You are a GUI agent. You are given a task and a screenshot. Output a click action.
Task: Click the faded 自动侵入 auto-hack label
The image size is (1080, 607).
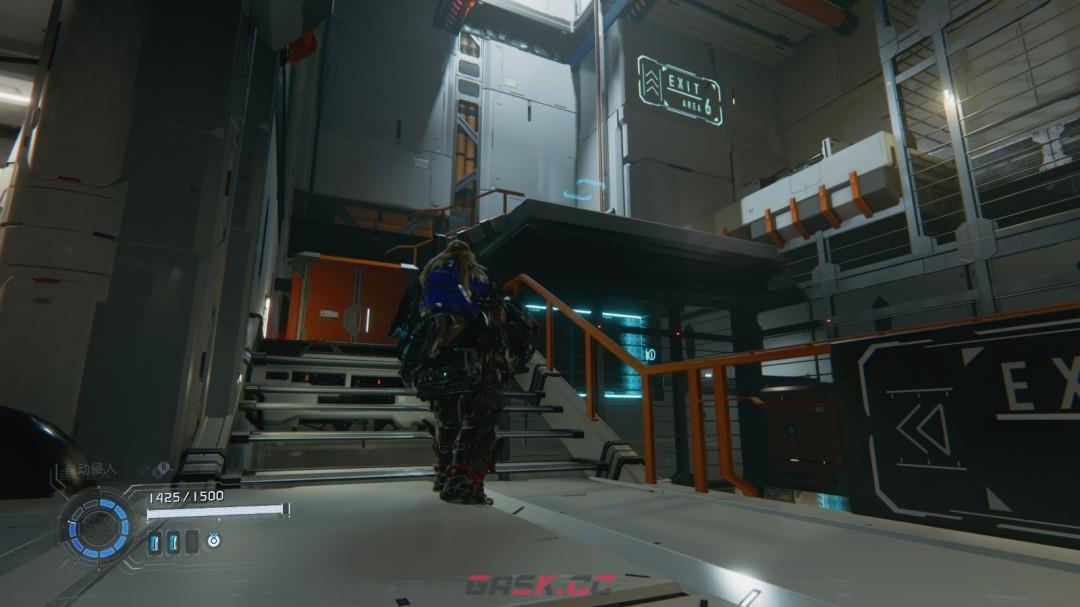pyautogui.click(x=88, y=469)
